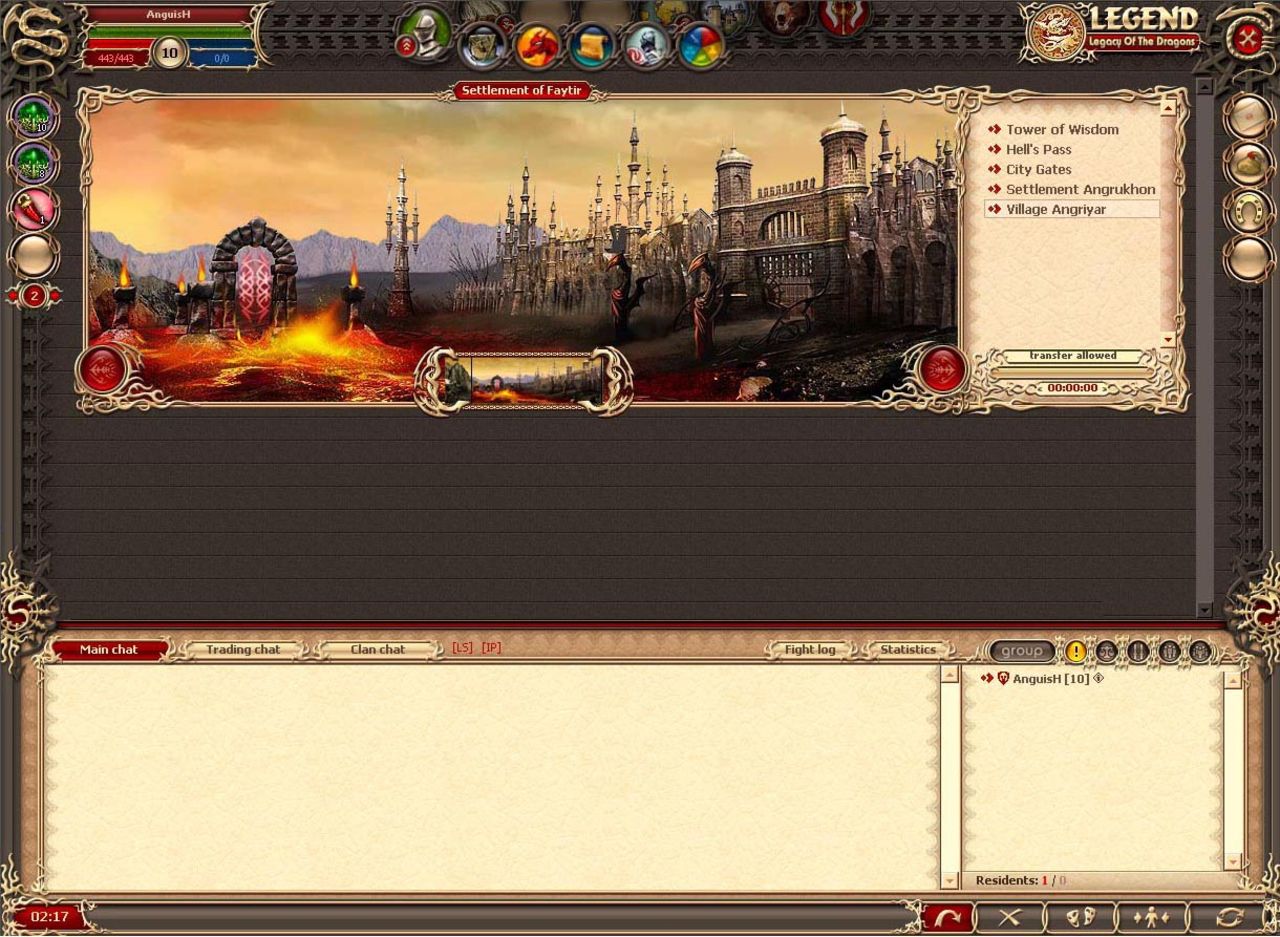The height and width of the screenshot is (937, 1280).
Task: Click the yellow exclamation mark icon
Action: click(1076, 652)
